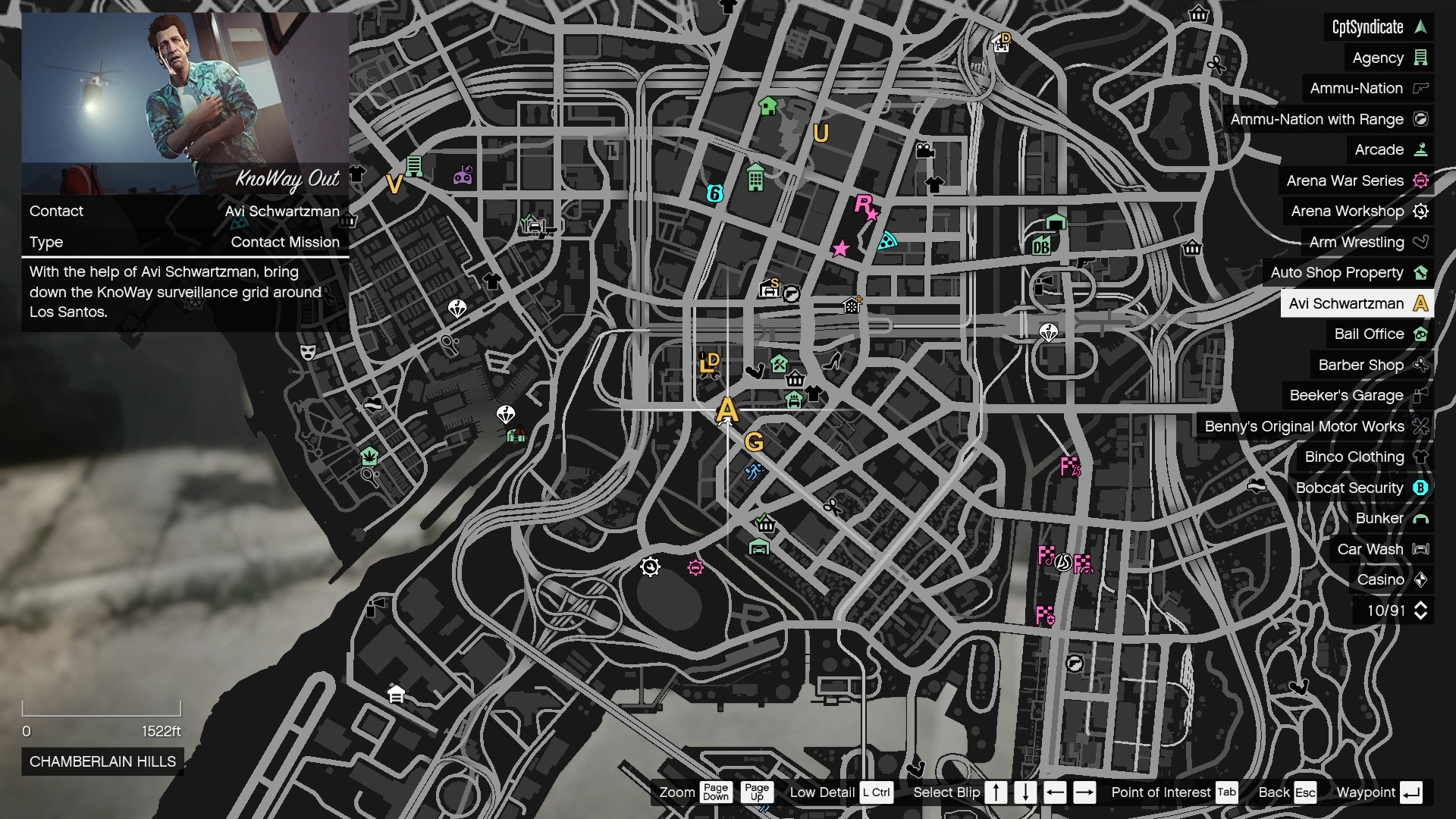
Task: Click the up chevron on the 10/91 pager
Action: pos(1422,605)
